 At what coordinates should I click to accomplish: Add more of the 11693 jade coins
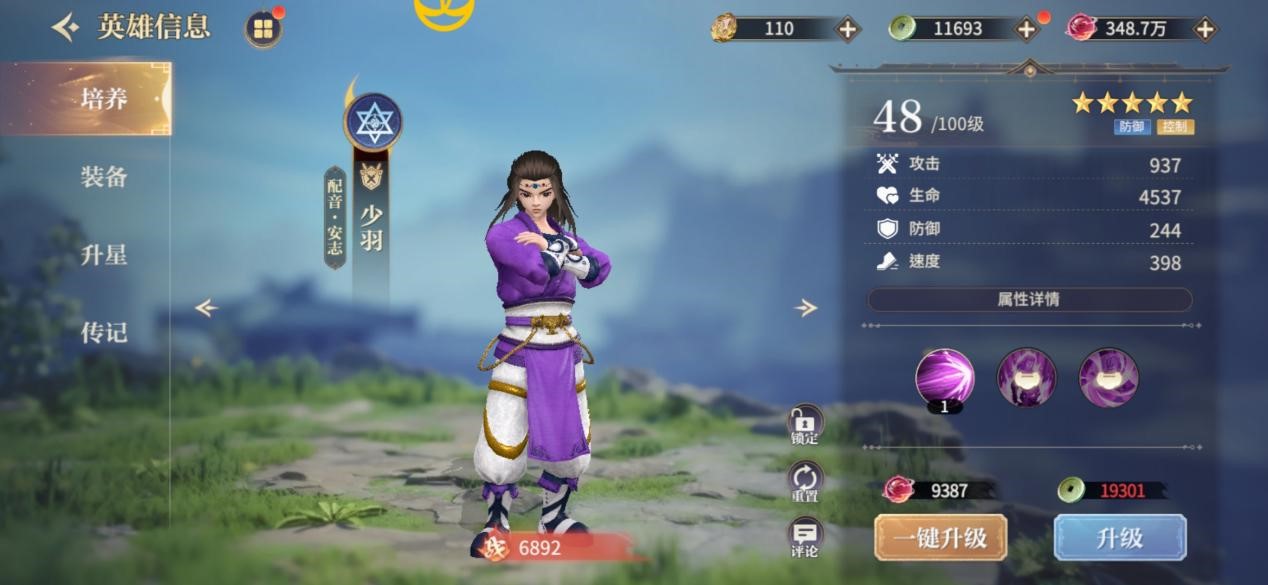point(1027,29)
